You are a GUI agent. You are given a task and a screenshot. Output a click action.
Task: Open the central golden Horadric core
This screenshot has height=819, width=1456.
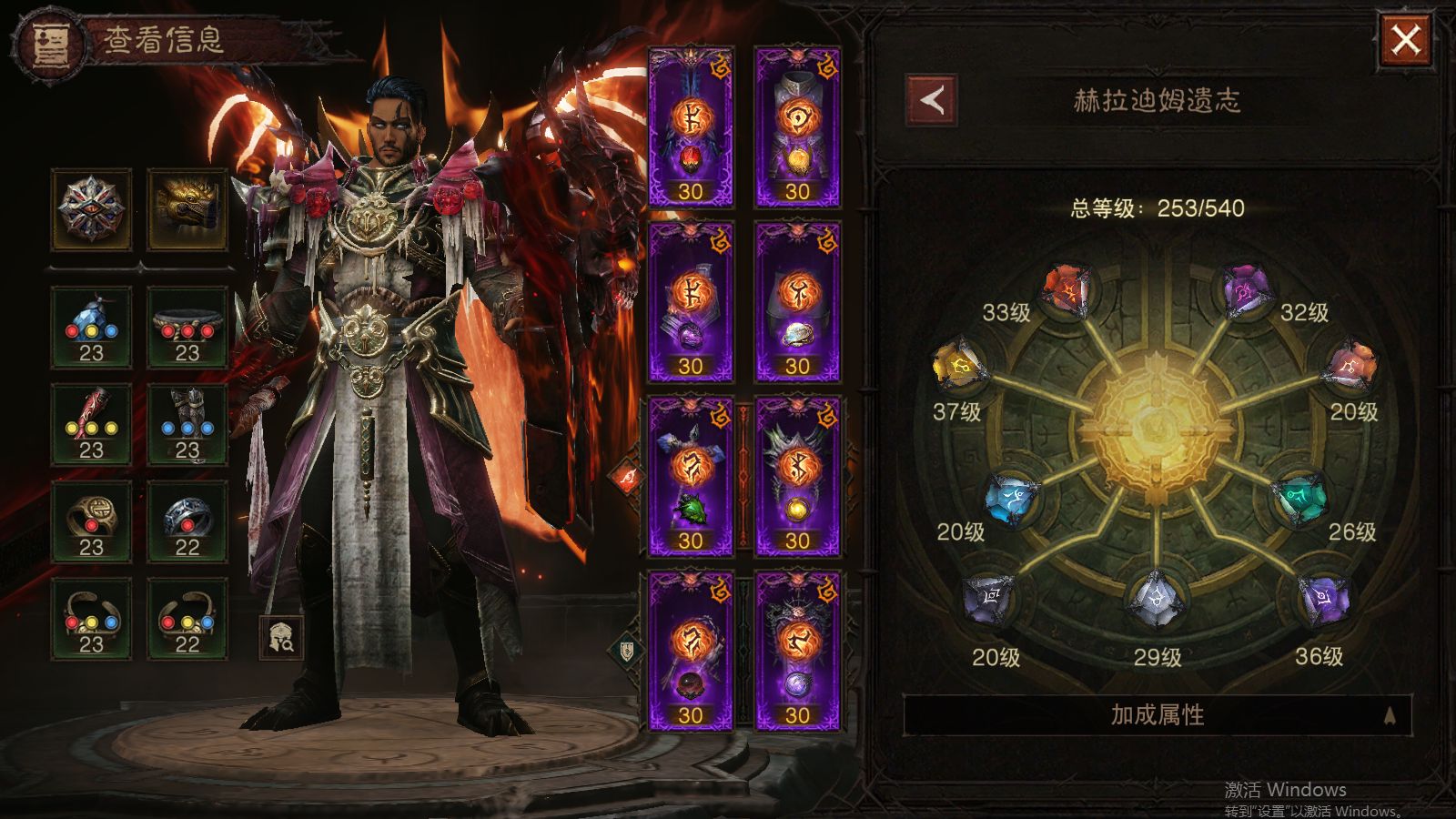(1156, 428)
